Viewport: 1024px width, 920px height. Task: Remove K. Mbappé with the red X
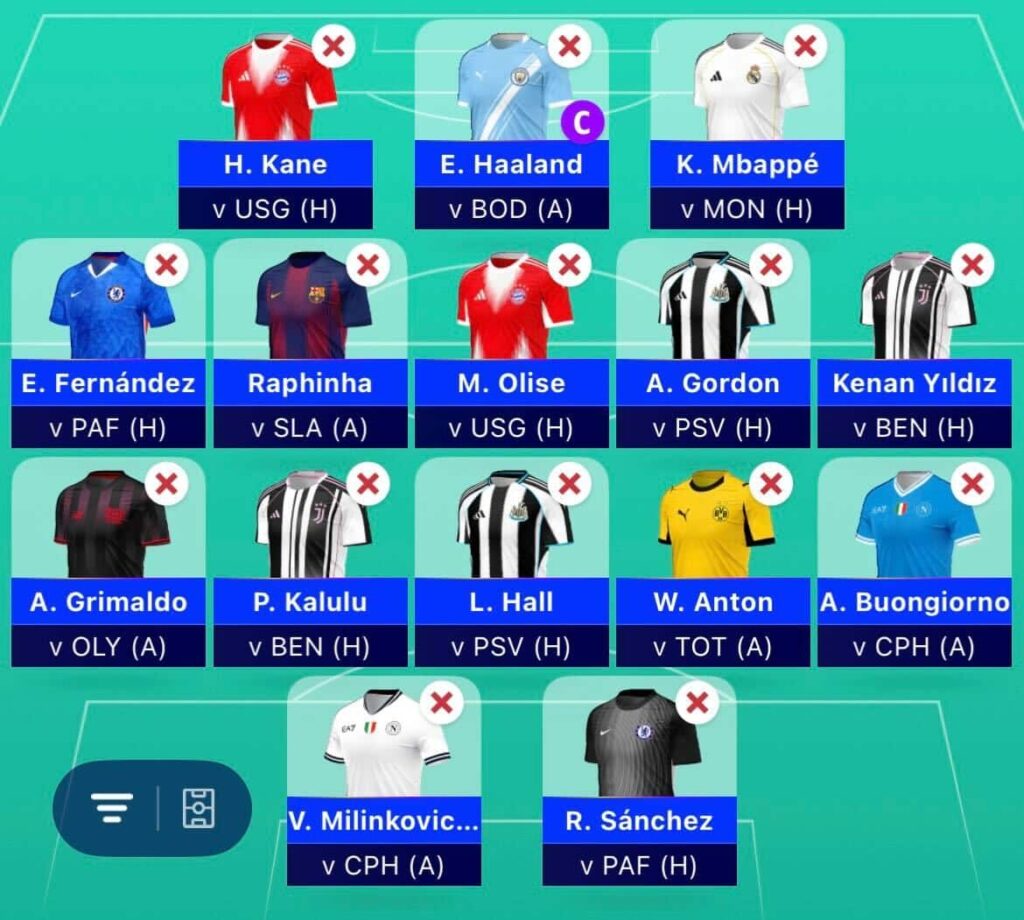805,46
